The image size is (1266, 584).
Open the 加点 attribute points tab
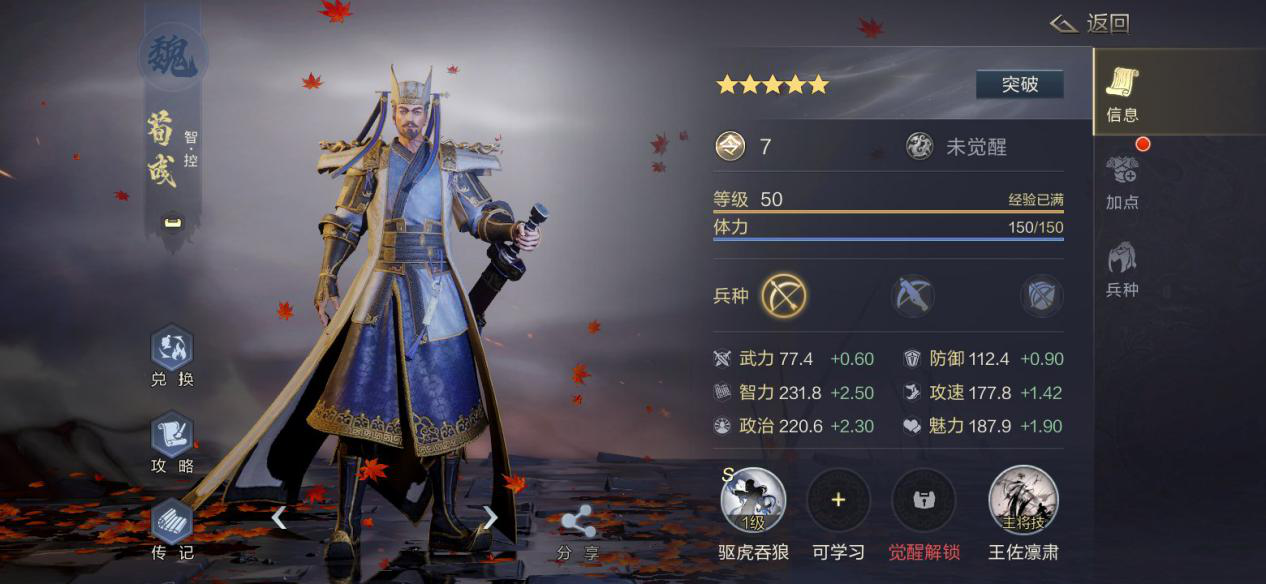(1122, 182)
